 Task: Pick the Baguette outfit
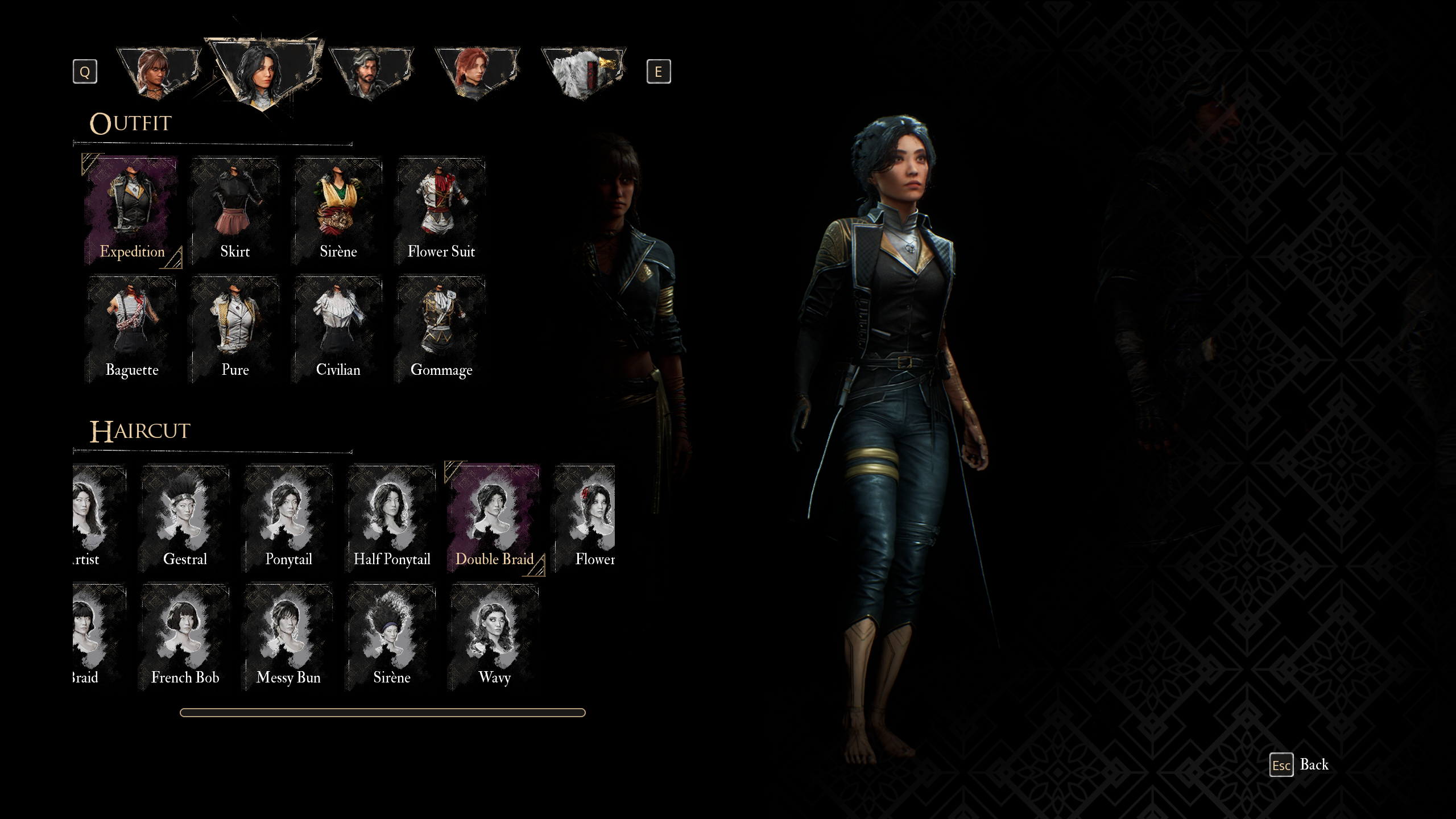(132, 329)
